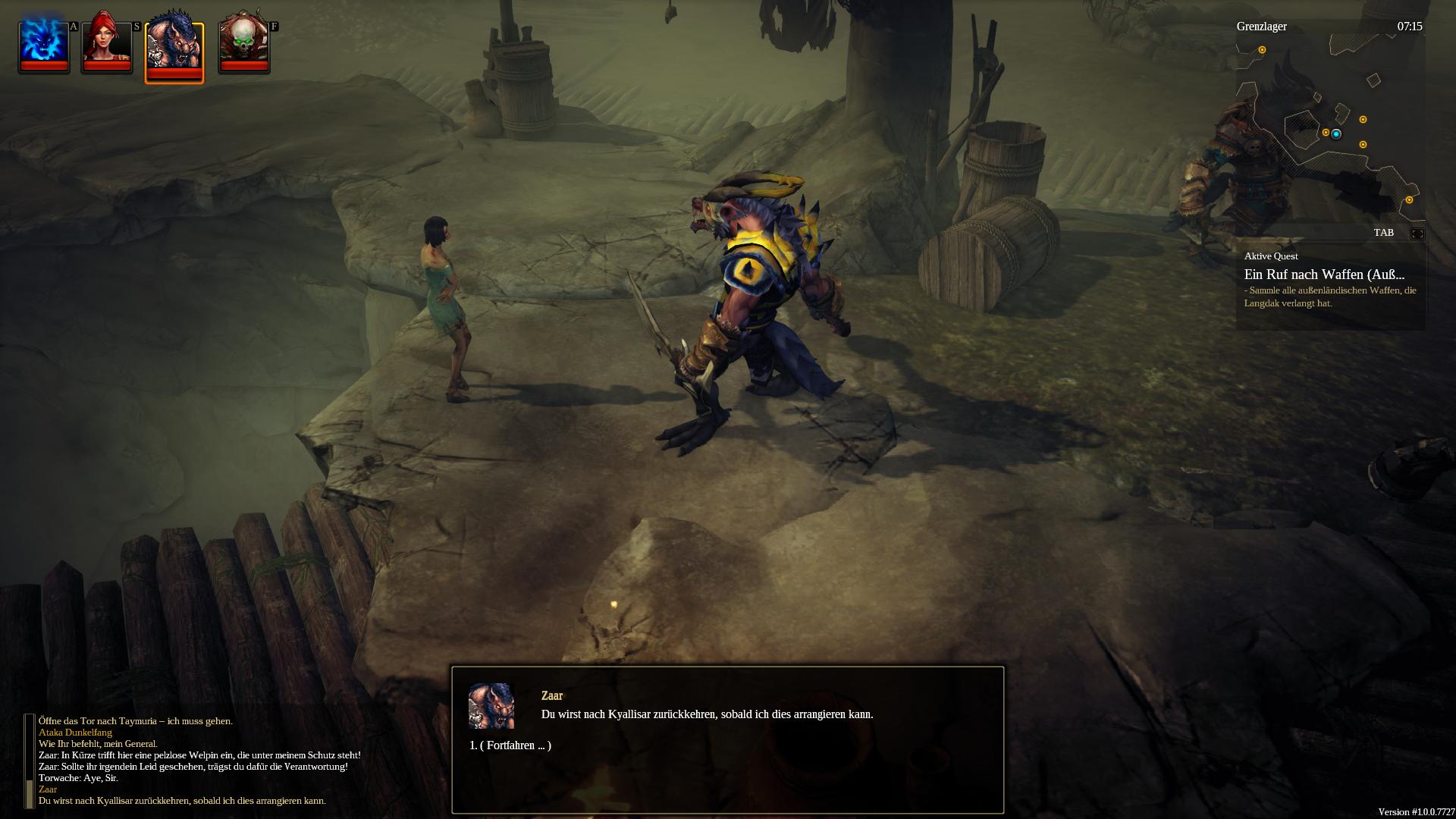Image resolution: width=1456 pixels, height=819 pixels.
Task: Select the red-haired woman party portrait
Action: coord(107,44)
